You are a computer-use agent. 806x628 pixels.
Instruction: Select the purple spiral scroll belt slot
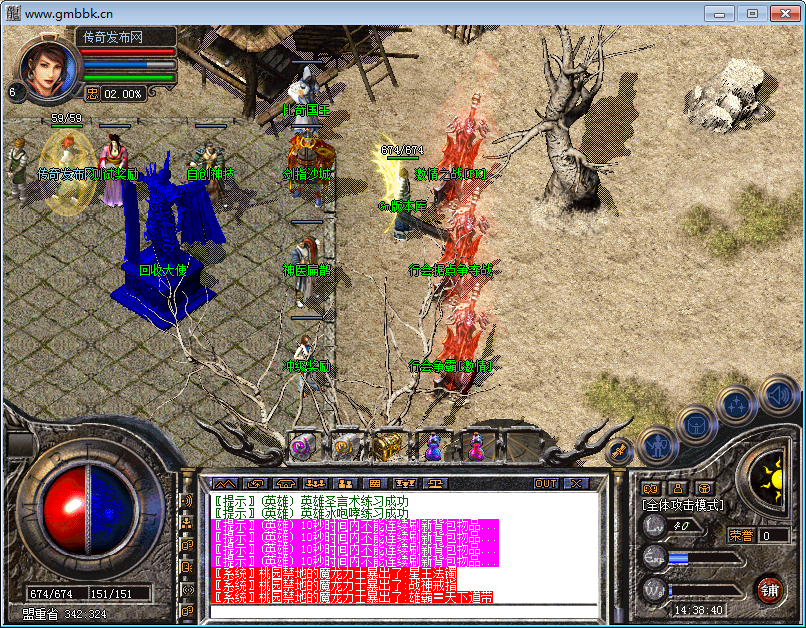tap(301, 447)
